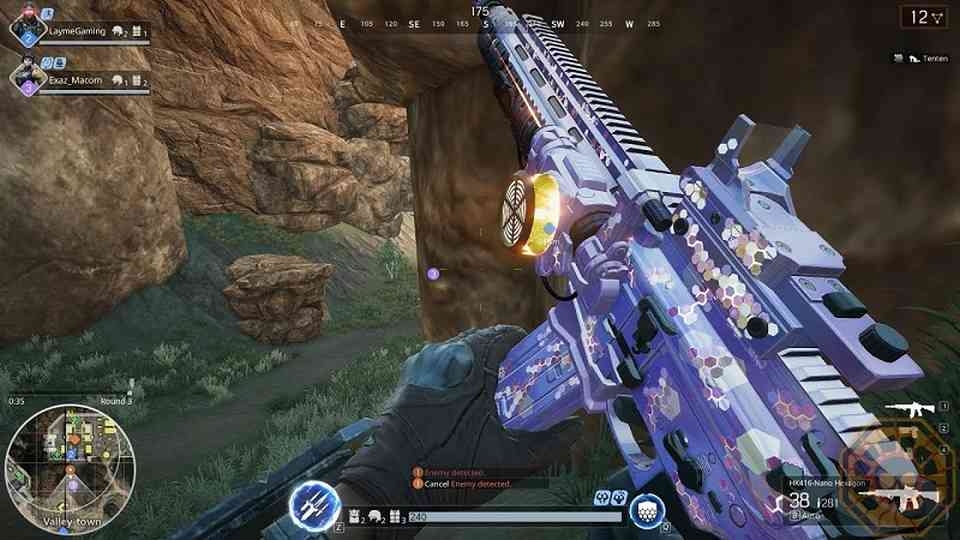Activate the hexagon shield ability
Screen dimensions: 960x540
[646, 512]
